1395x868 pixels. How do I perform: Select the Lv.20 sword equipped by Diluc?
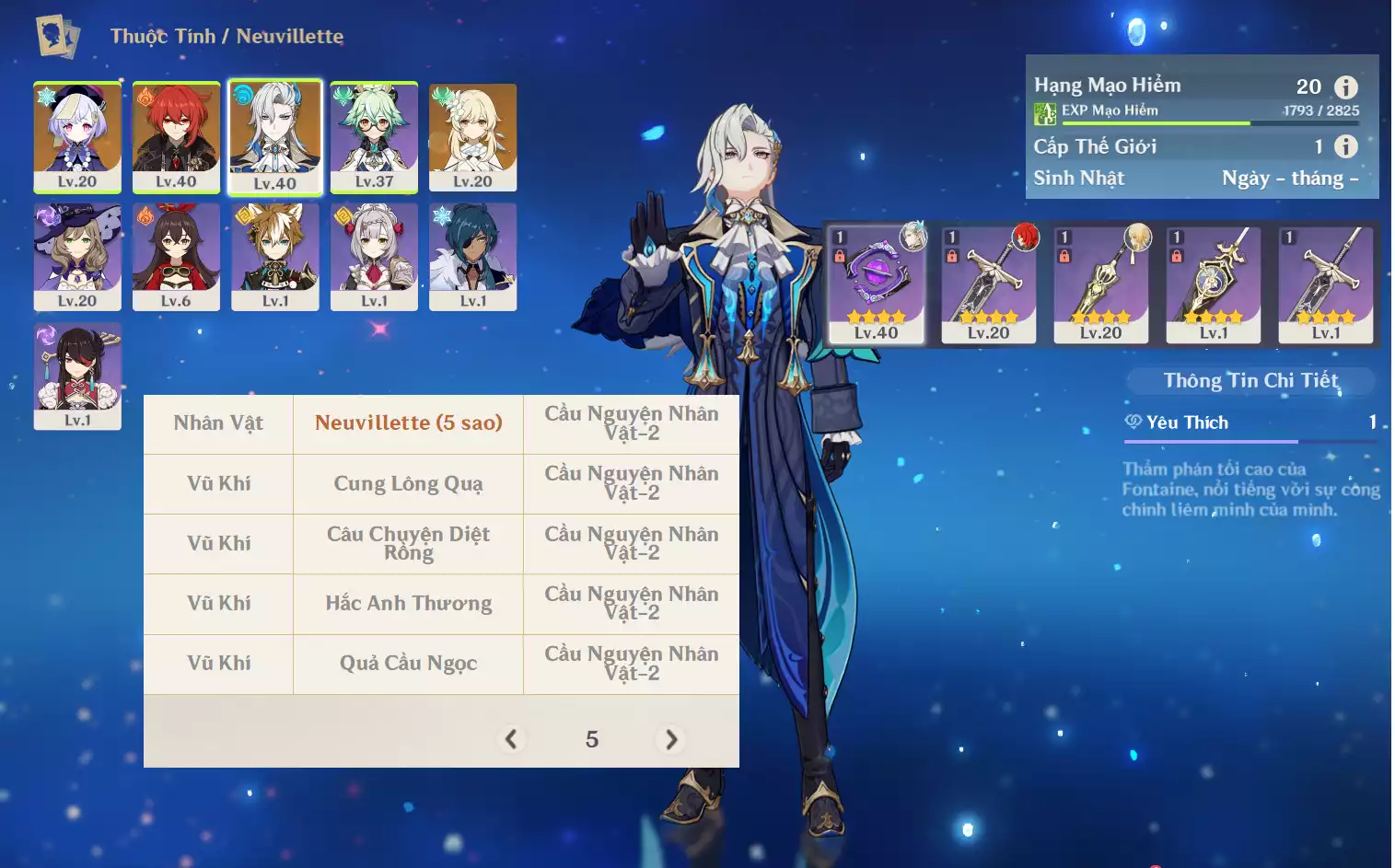(x=988, y=284)
